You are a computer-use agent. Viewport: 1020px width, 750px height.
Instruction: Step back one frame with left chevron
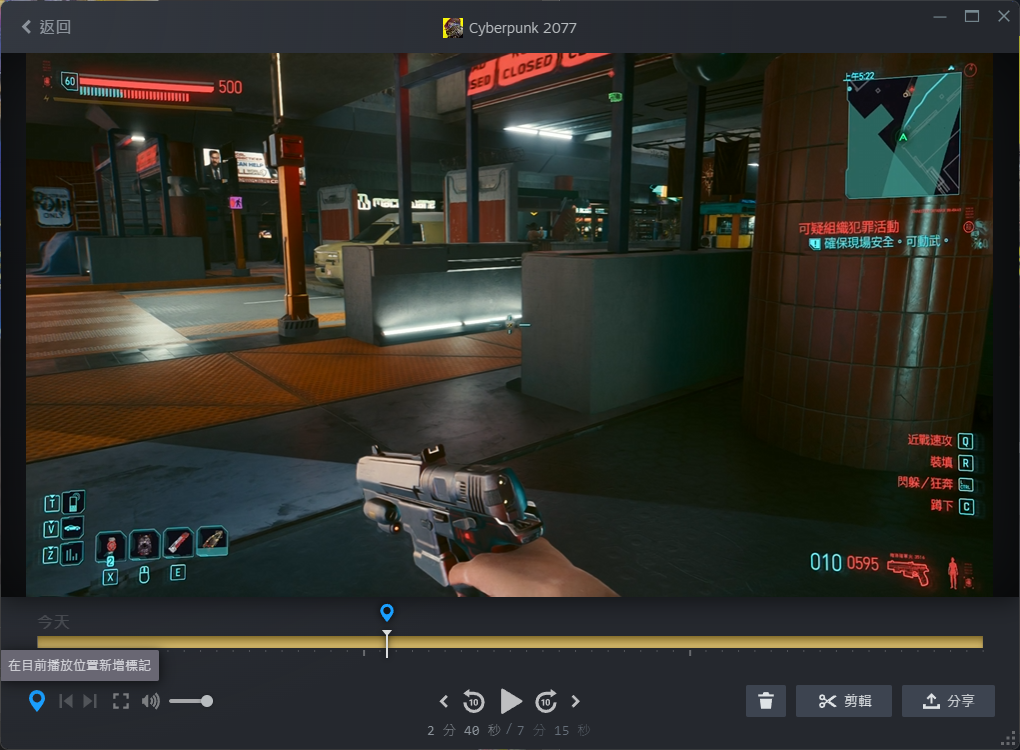pyautogui.click(x=444, y=701)
